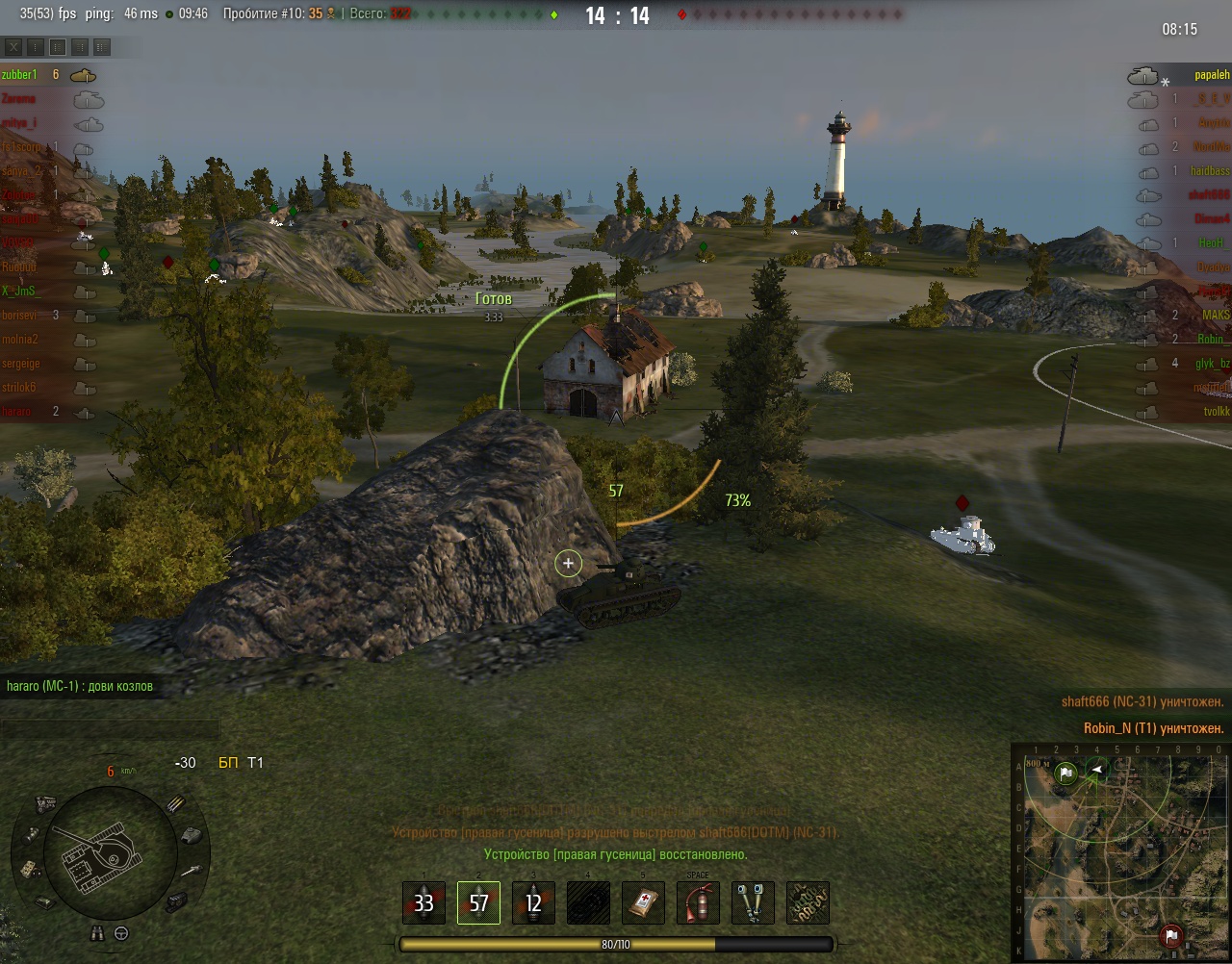Viewport: 1232px width, 964px height.
Task: Select player borisevi in the team list
Action: point(20,316)
